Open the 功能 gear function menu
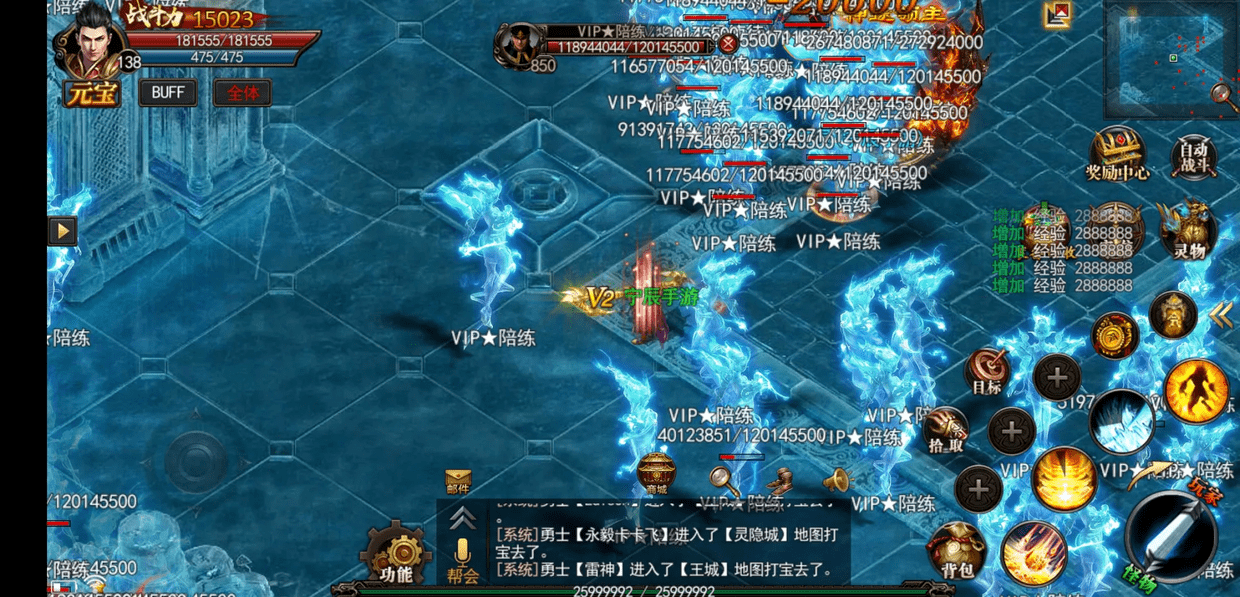The image size is (1240, 597). [396, 553]
